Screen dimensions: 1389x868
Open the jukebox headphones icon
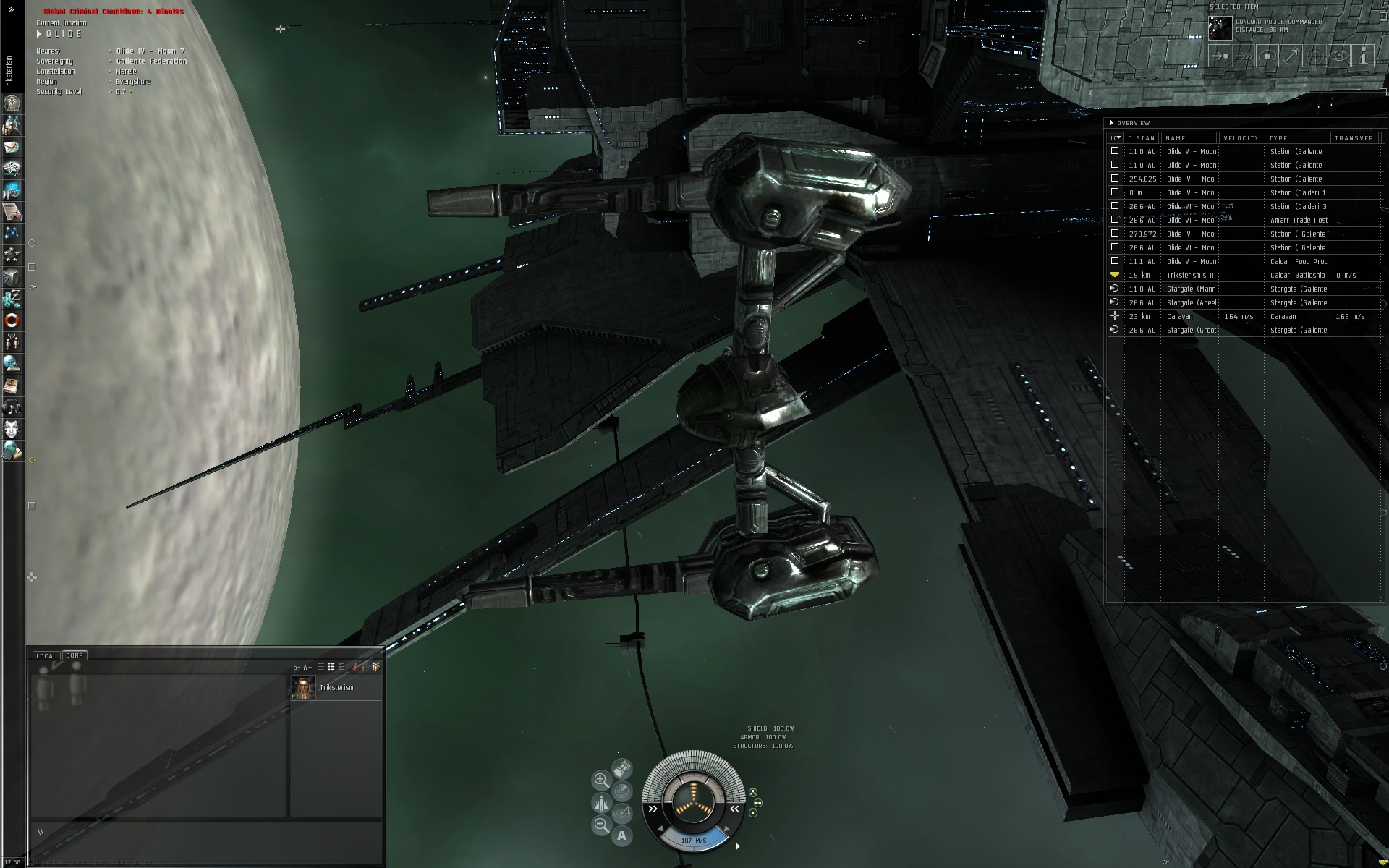click(x=12, y=407)
